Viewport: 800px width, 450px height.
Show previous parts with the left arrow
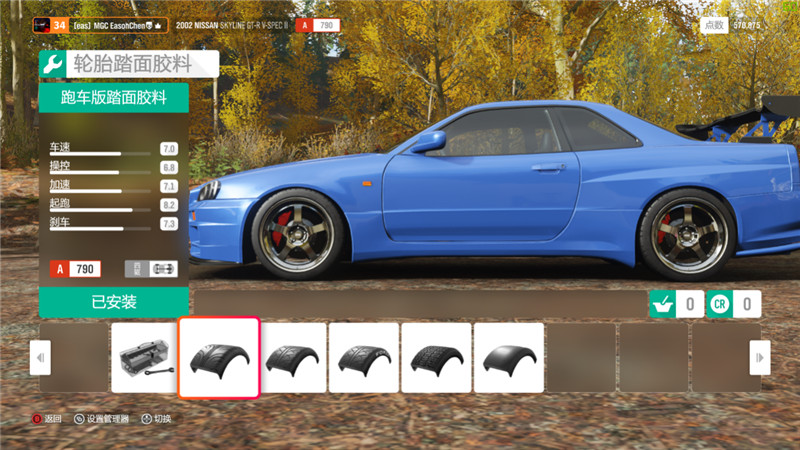(x=40, y=357)
